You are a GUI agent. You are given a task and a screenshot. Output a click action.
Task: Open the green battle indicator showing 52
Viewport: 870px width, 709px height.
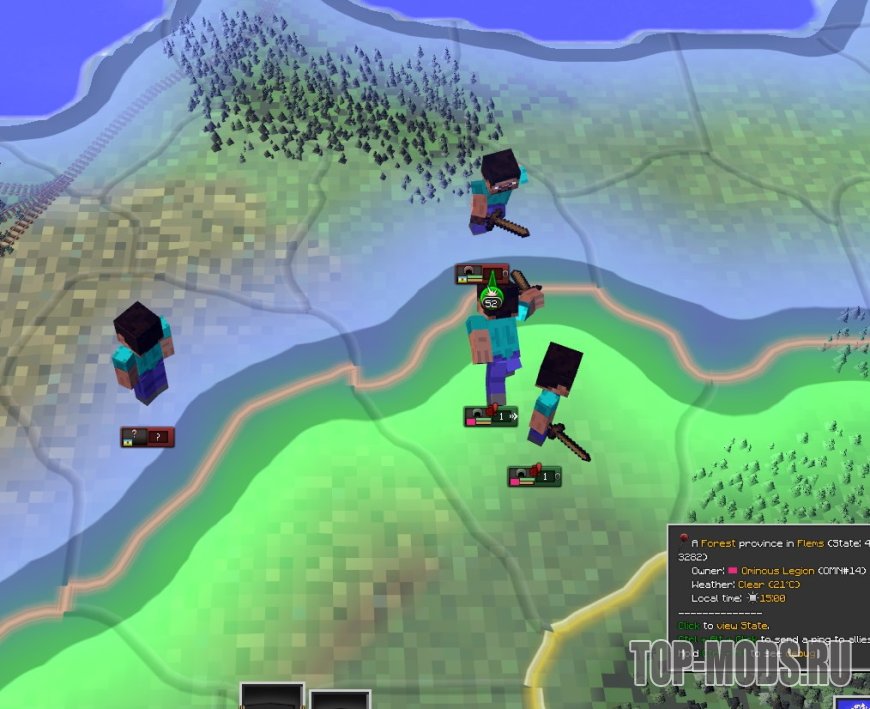pyautogui.click(x=491, y=299)
